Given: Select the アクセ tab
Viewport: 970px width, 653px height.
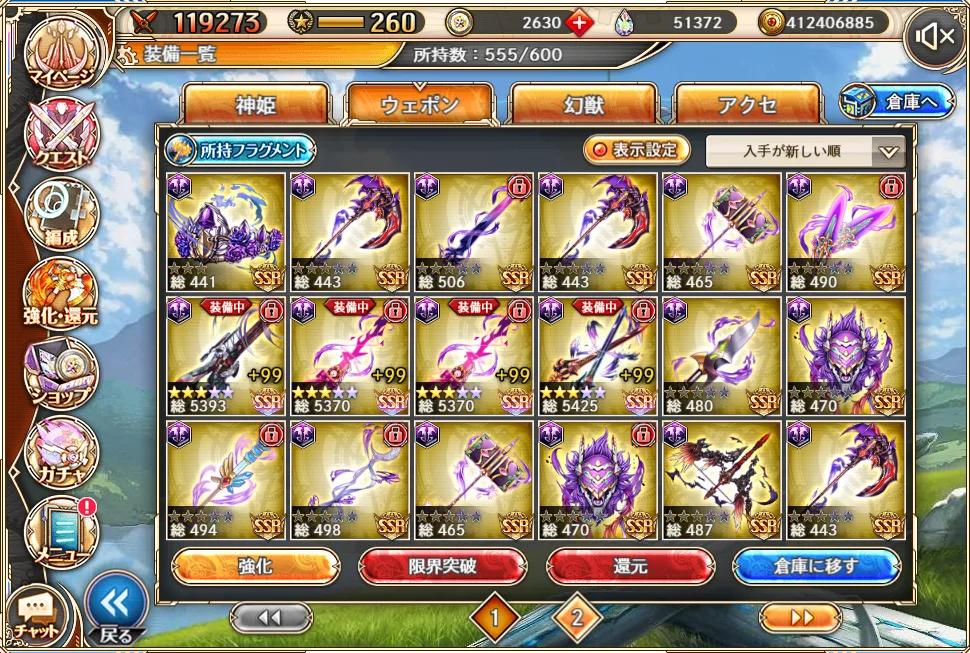Looking at the screenshot, I should point(747,105).
